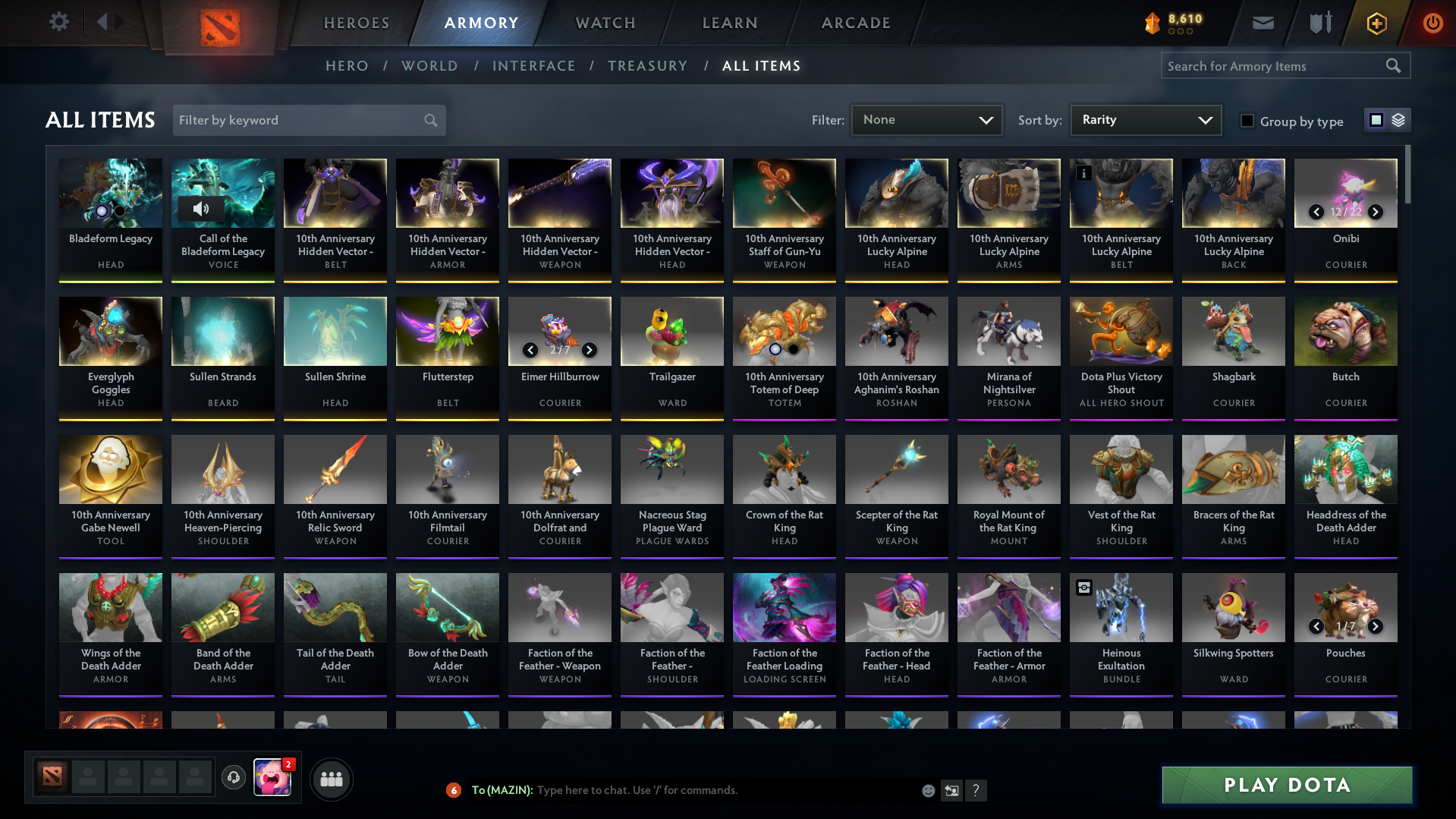Switch to the TREASURY tab
The height and width of the screenshot is (819, 1456).
coord(647,66)
